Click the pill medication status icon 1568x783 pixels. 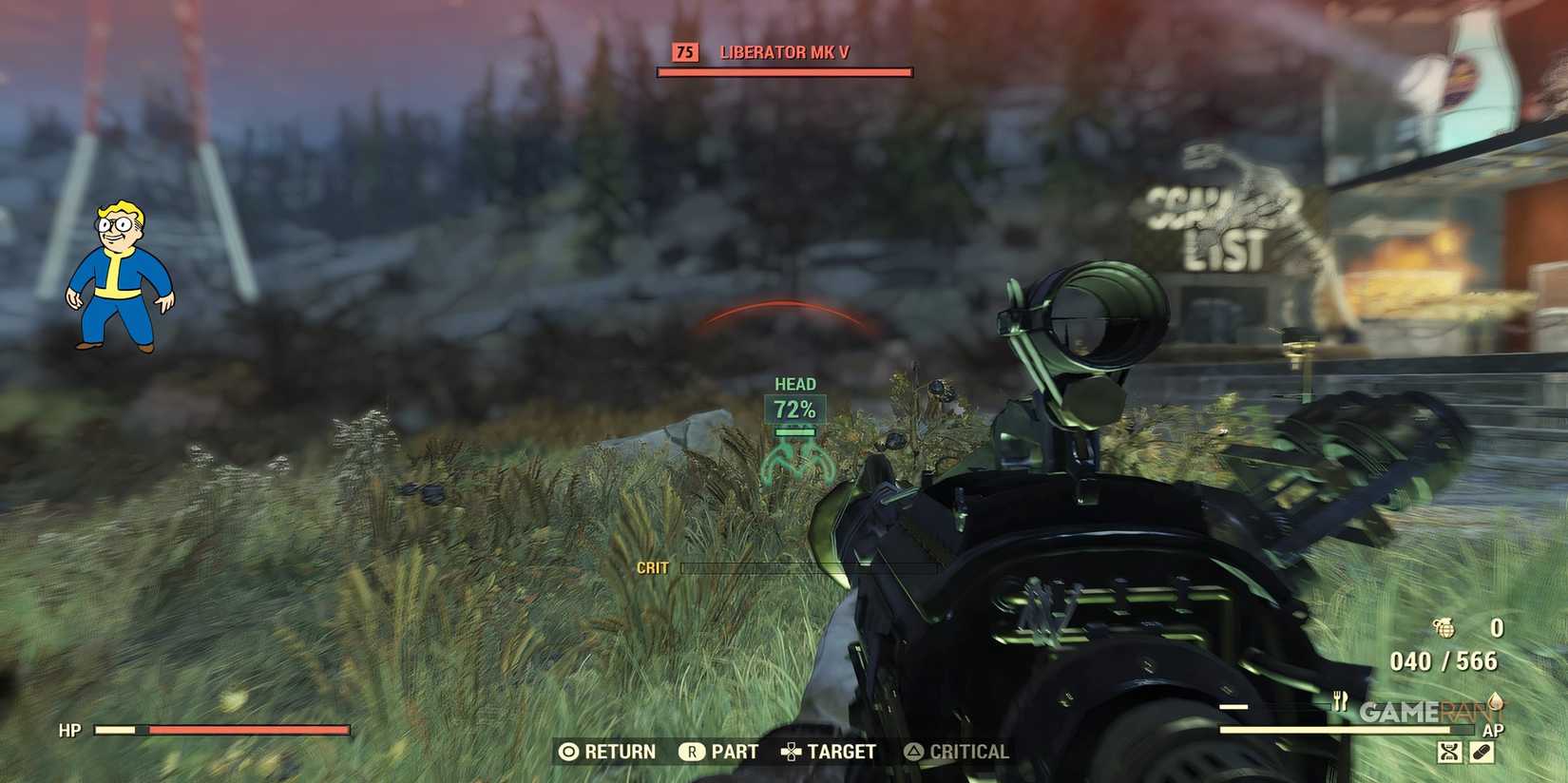click(x=1482, y=751)
